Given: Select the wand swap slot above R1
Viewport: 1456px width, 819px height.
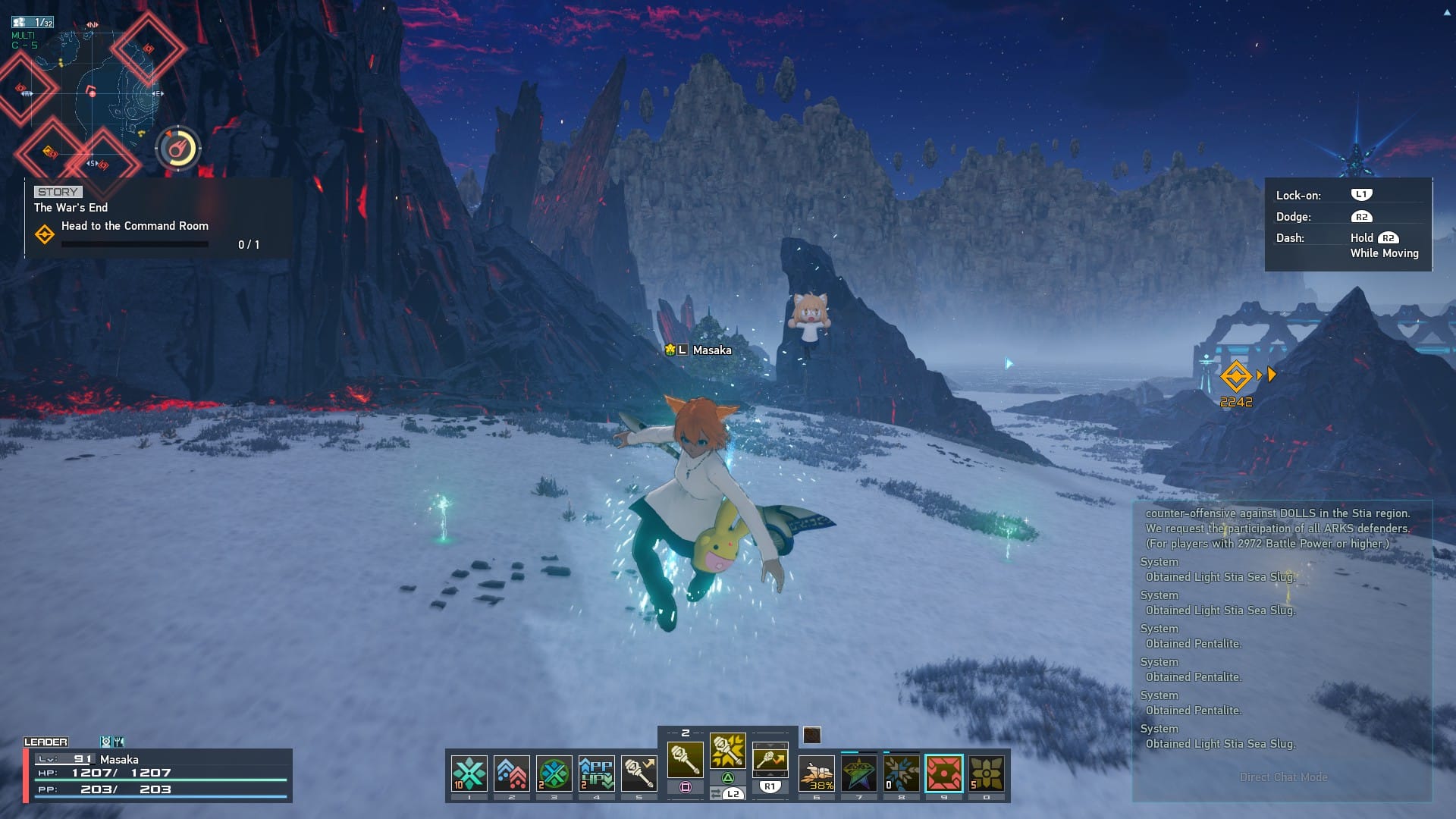Looking at the screenshot, I should pyautogui.click(x=770, y=759).
